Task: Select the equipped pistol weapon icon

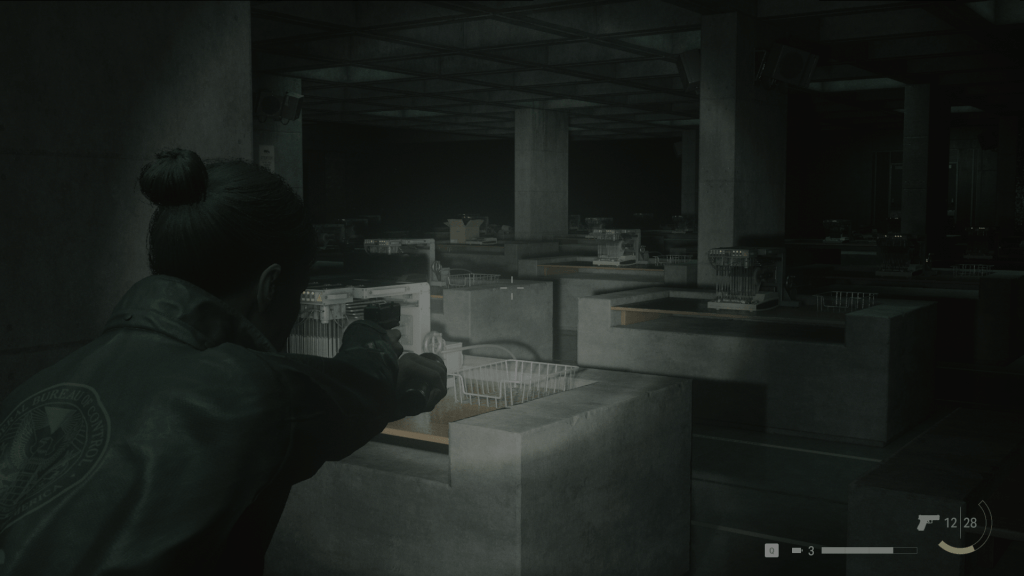Action: (x=926, y=522)
